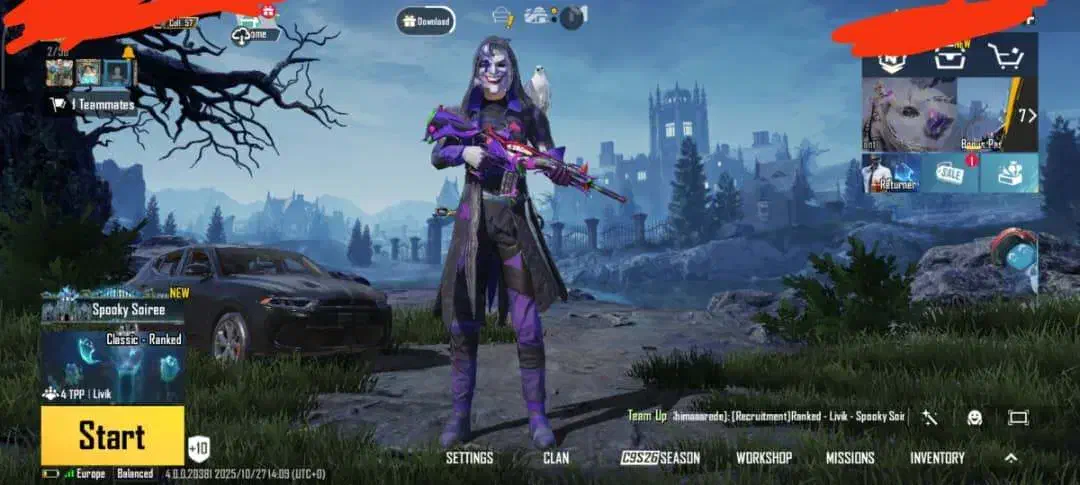Expand the bottom menu with the arrow
1080x485 pixels.
click(1011, 458)
